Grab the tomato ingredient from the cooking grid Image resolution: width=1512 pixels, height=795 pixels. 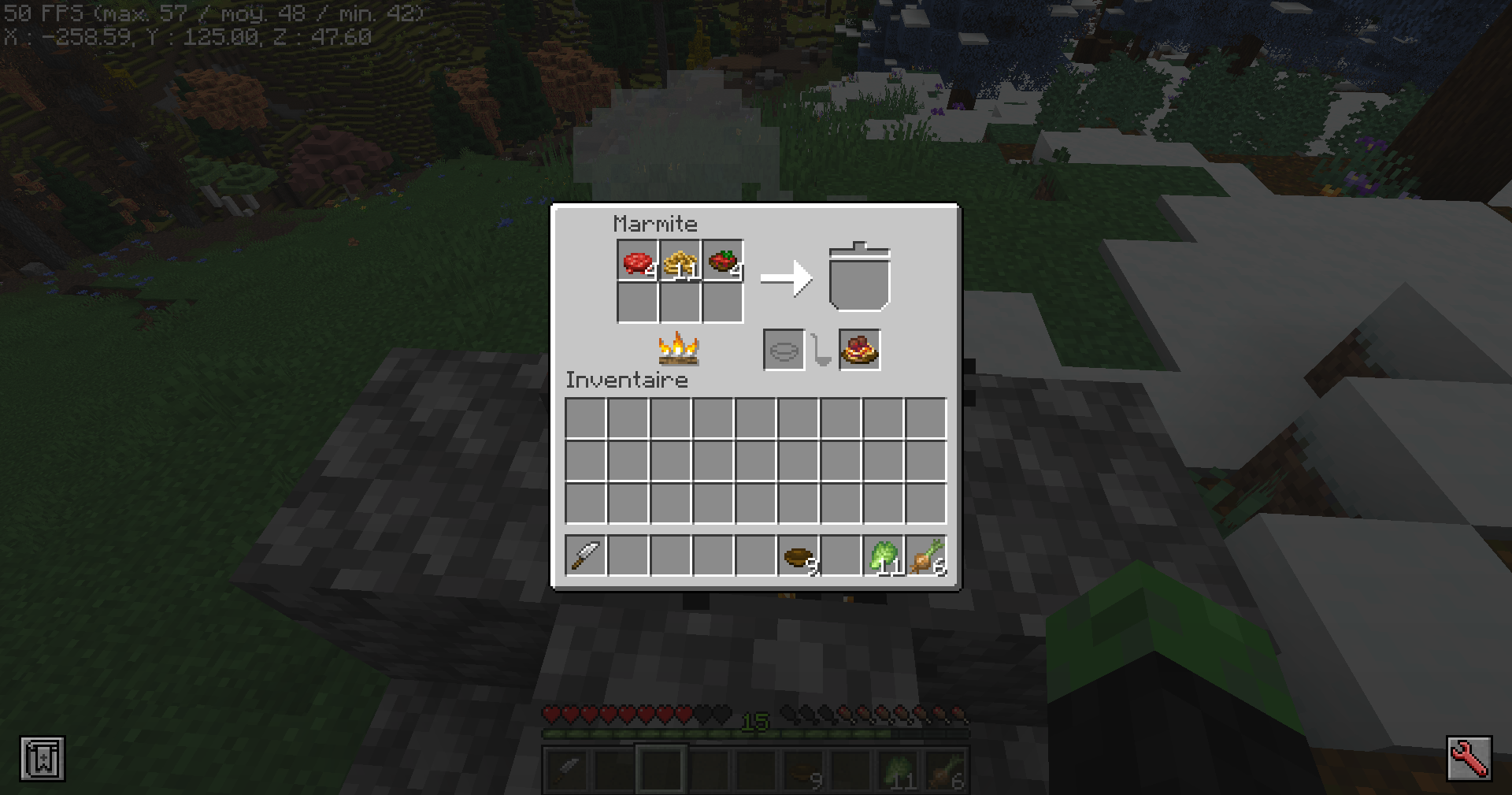point(722,261)
